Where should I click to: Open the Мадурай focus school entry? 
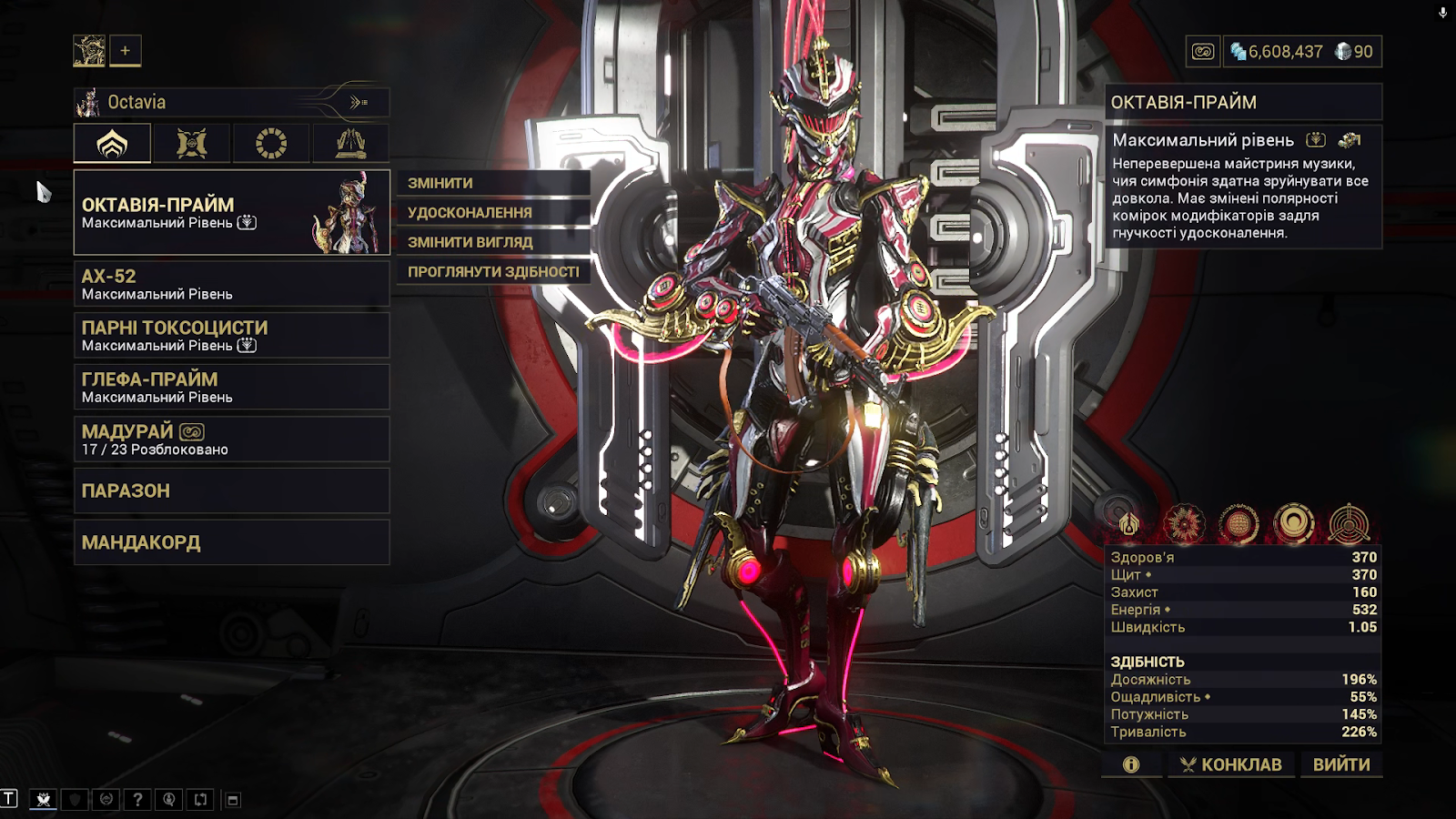click(231, 439)
